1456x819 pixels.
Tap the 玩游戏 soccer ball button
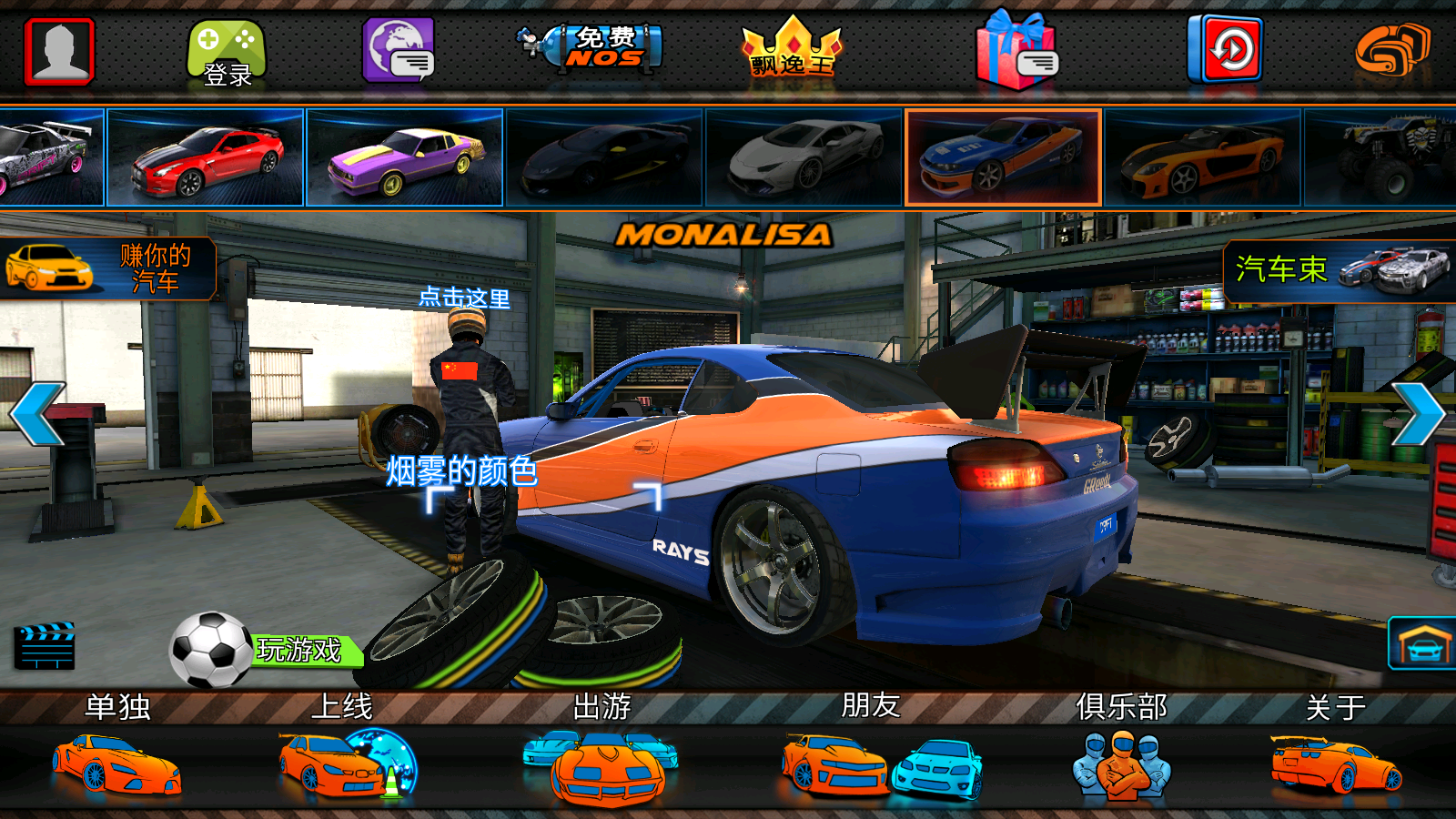[x=264, y=649]
